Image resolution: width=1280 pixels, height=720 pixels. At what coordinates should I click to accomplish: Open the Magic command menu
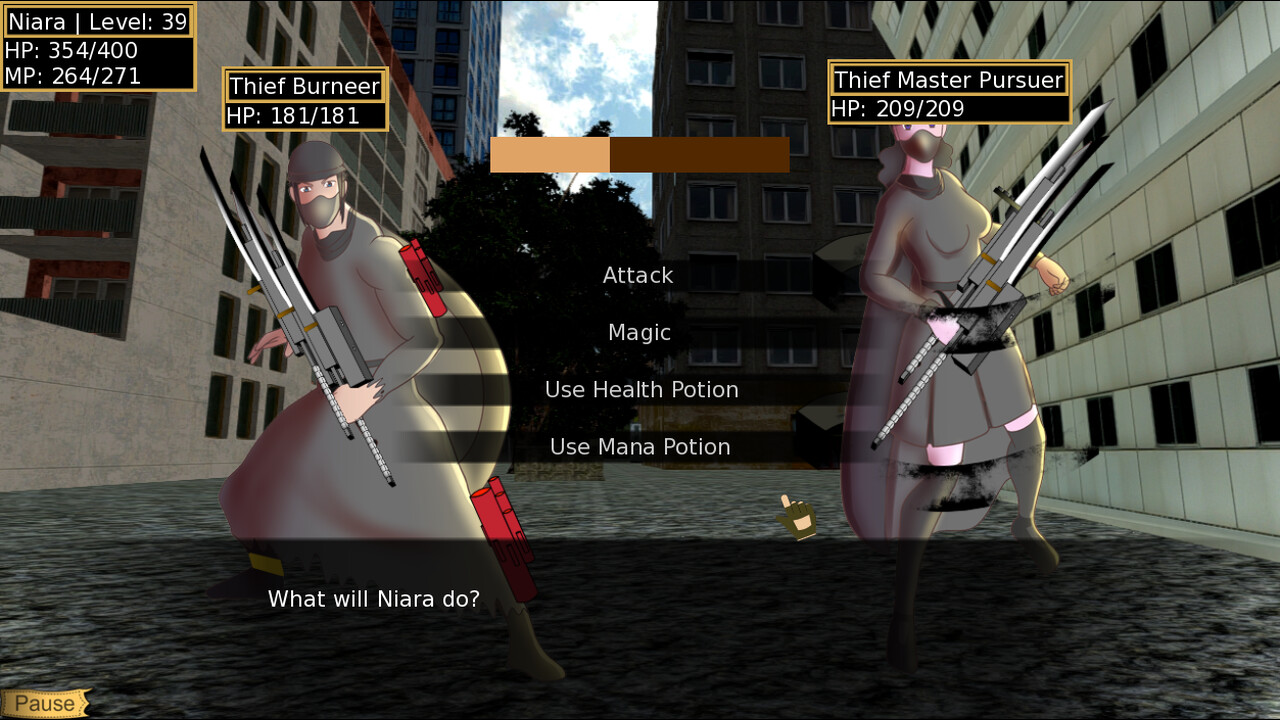638,332
